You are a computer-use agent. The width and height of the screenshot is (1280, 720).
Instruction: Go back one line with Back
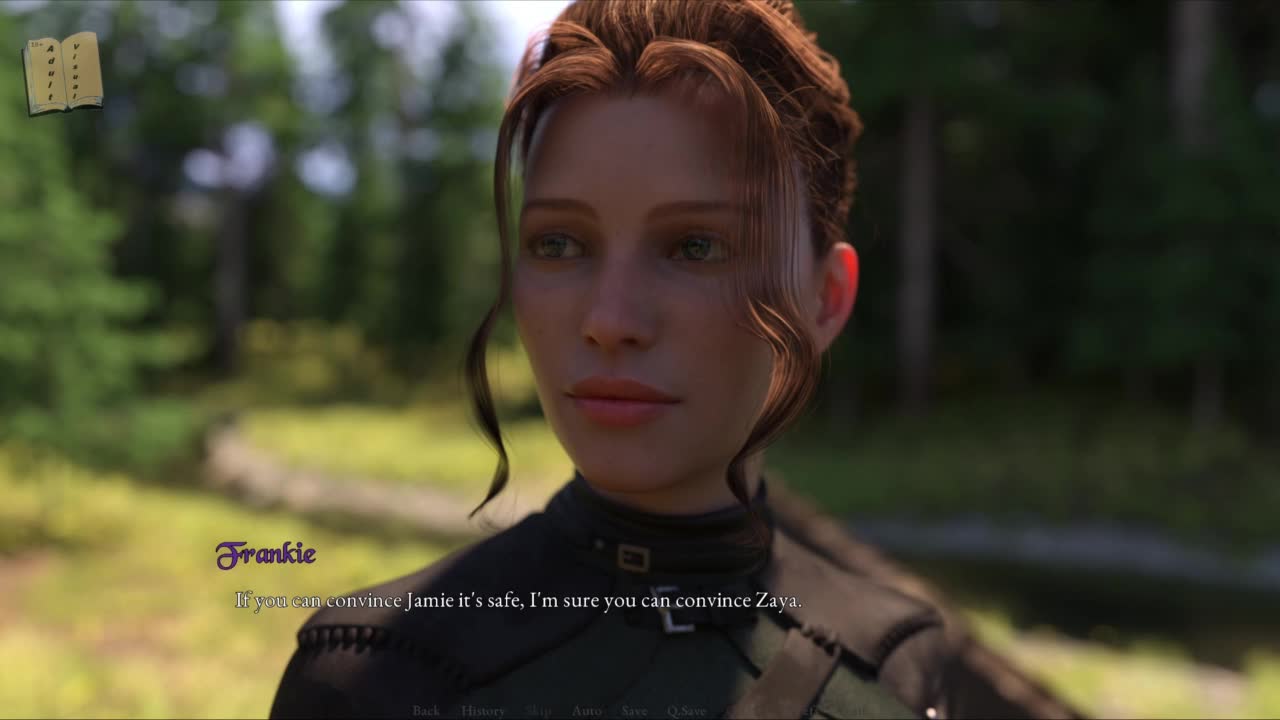click(426, 711)
